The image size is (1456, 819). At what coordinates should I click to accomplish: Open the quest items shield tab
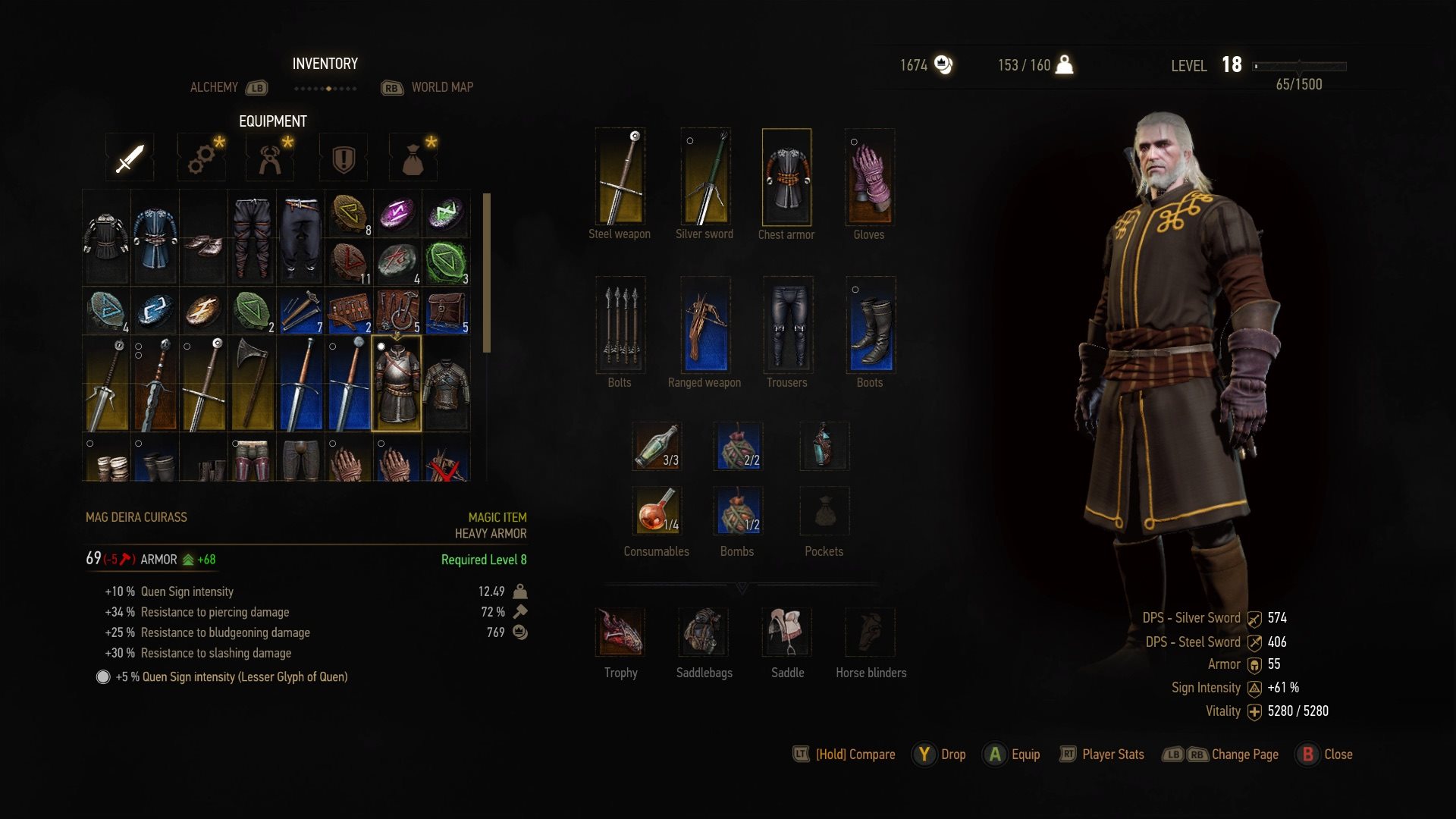point(344,158)
